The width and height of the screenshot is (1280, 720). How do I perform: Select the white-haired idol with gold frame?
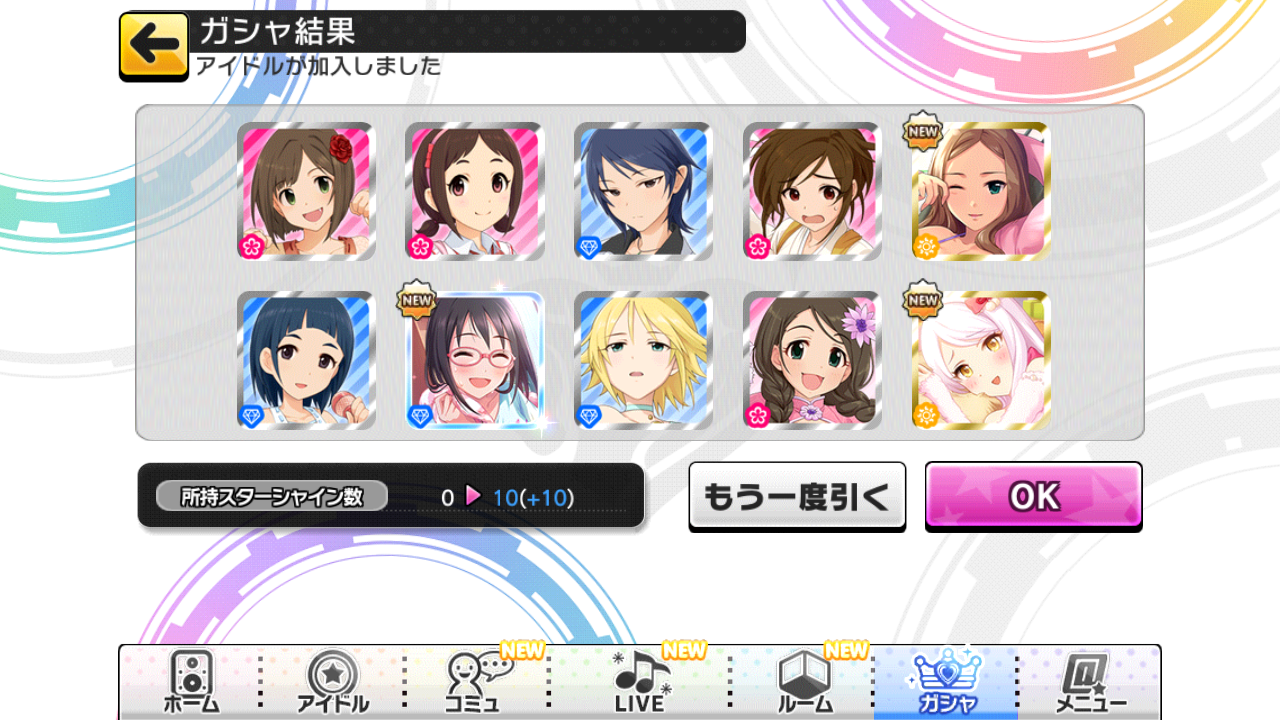click(980, 360)
